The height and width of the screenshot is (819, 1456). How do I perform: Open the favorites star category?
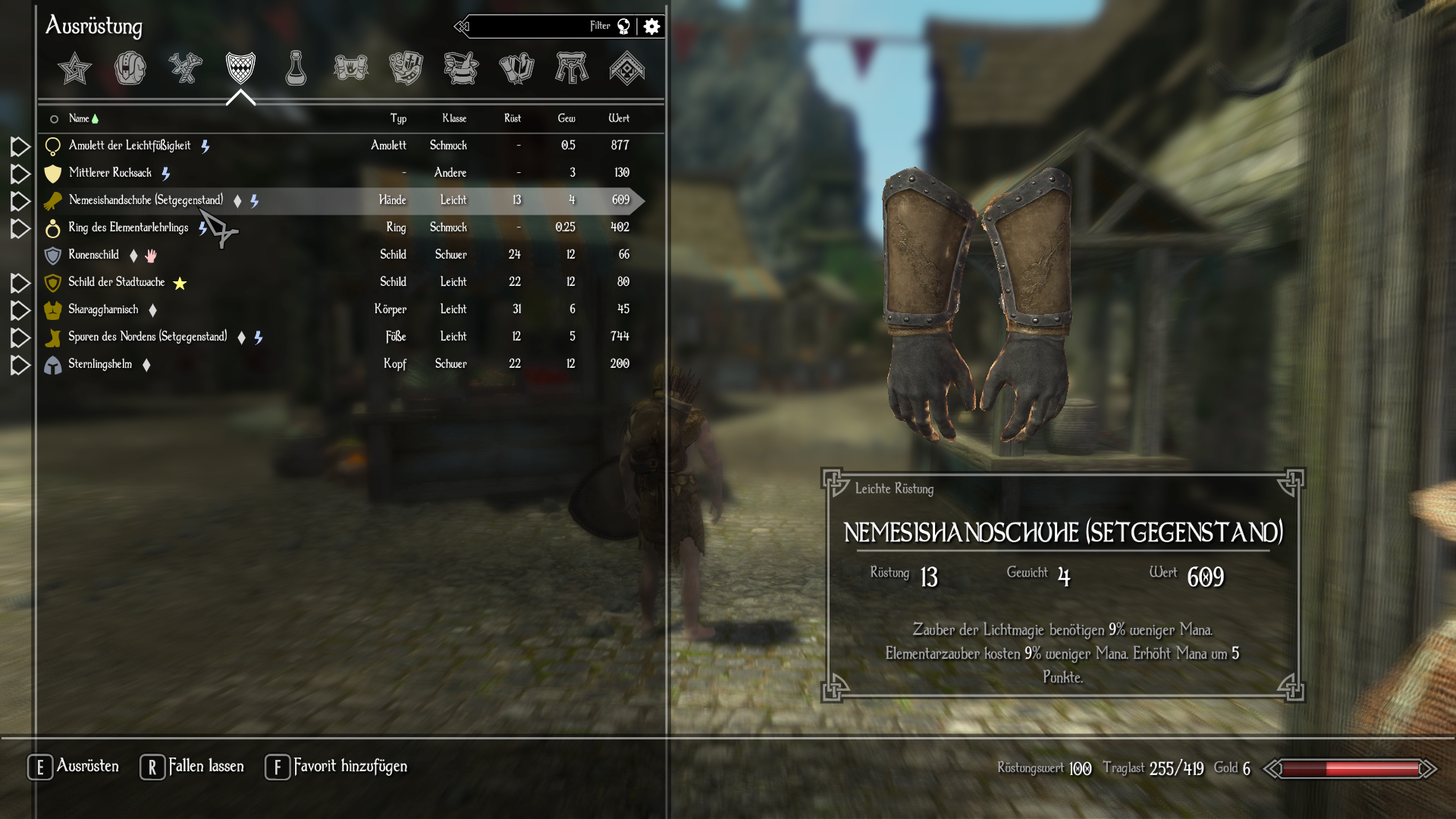[74, 68]
